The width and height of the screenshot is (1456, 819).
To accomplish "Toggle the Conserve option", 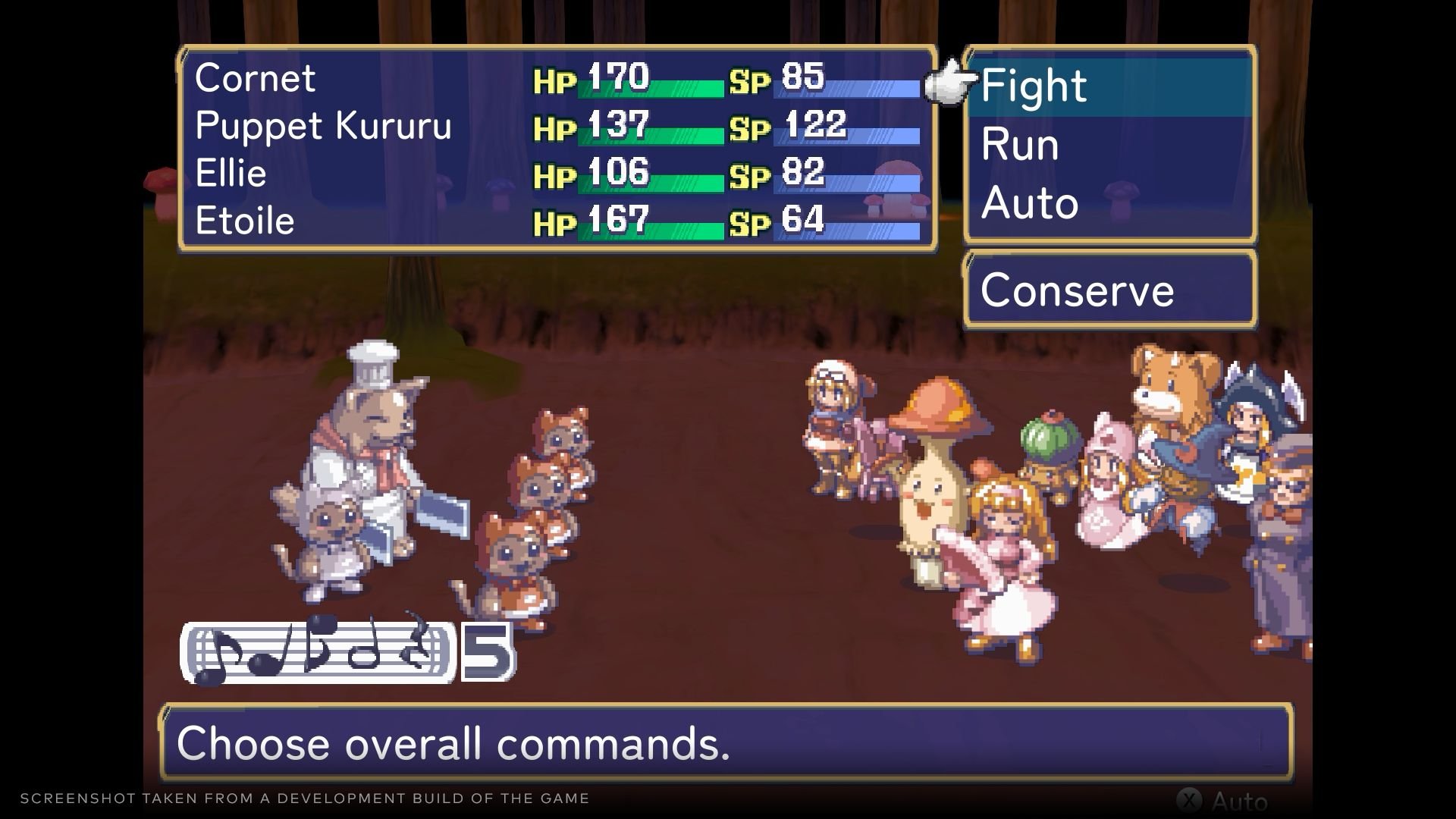I will [1077, 290].
